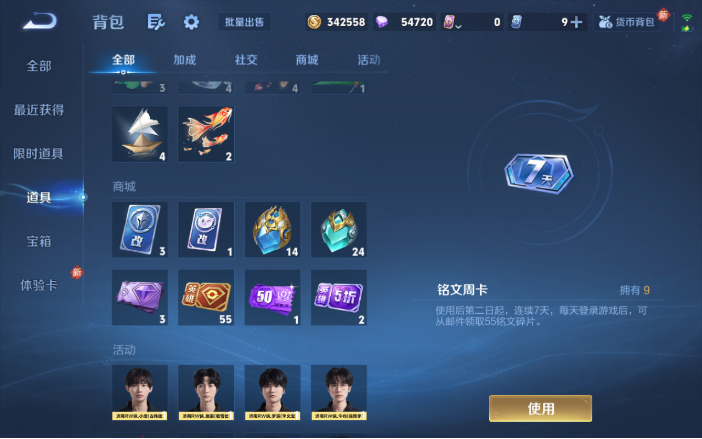
Task: Select the hero voucher with 55 count
Action: point(206,297)
